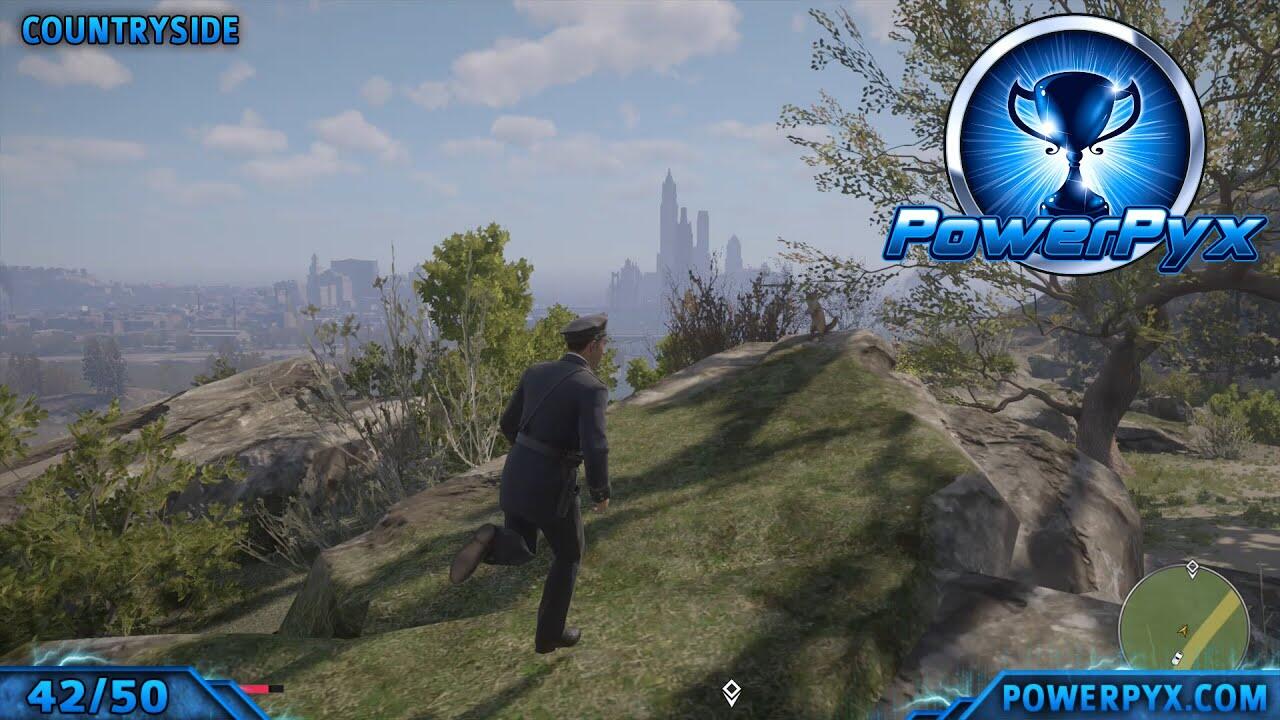Select the diamond waypoint marker at screen bottom

(x=732, y=693)
